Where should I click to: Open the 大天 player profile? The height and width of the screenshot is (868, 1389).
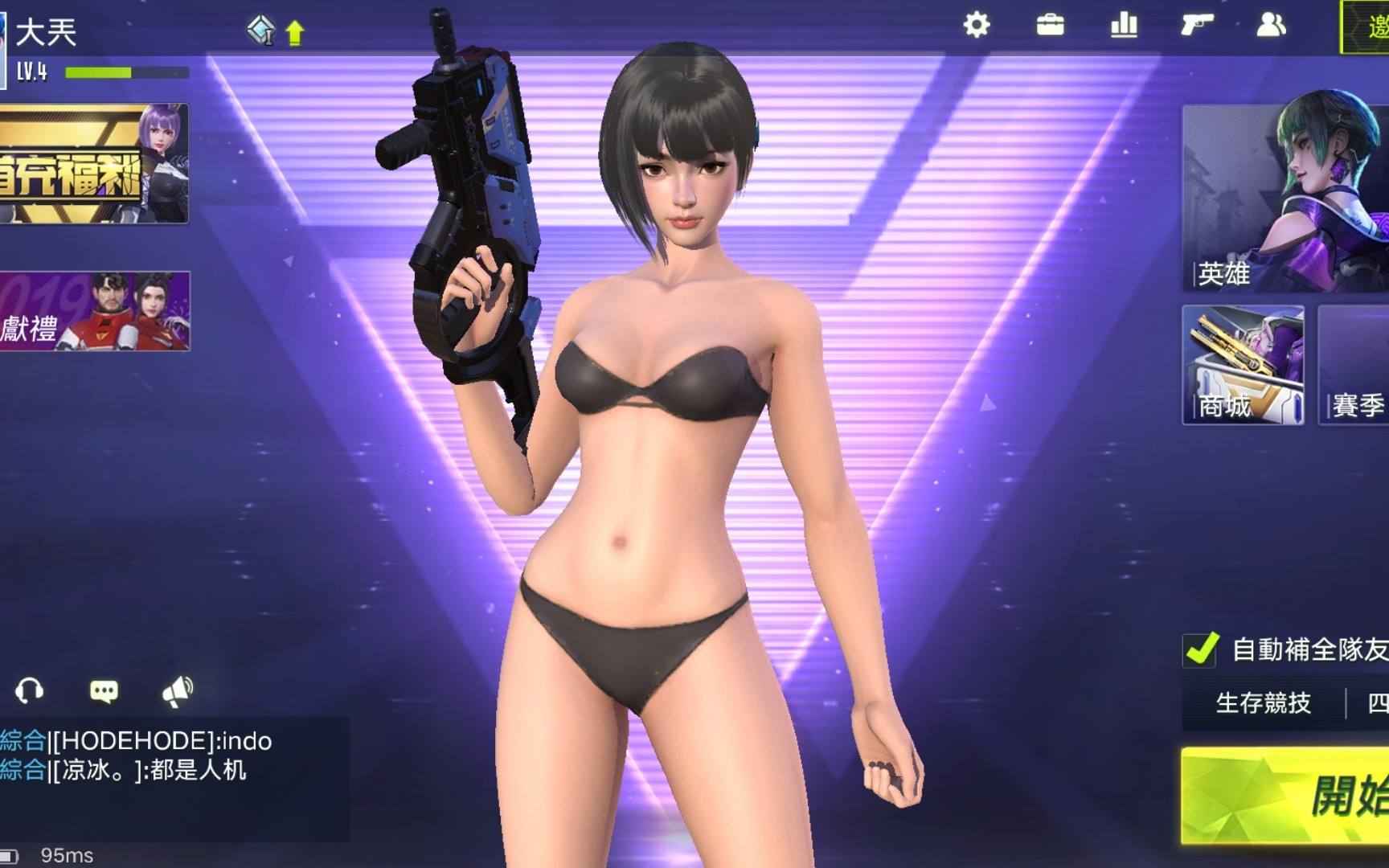pos(46,32)
